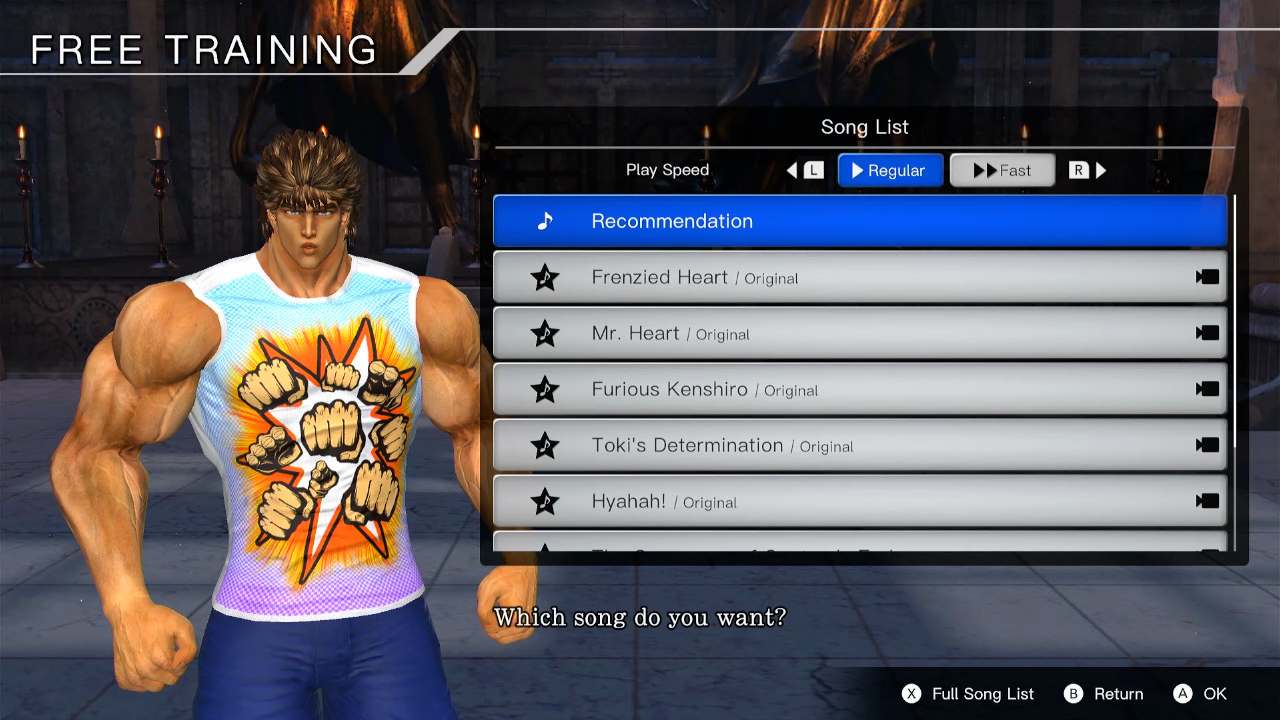Click the star icon beside Toki's Determination
The height and width of the screenshot is (720, 1280).
[x=544, y=446]
